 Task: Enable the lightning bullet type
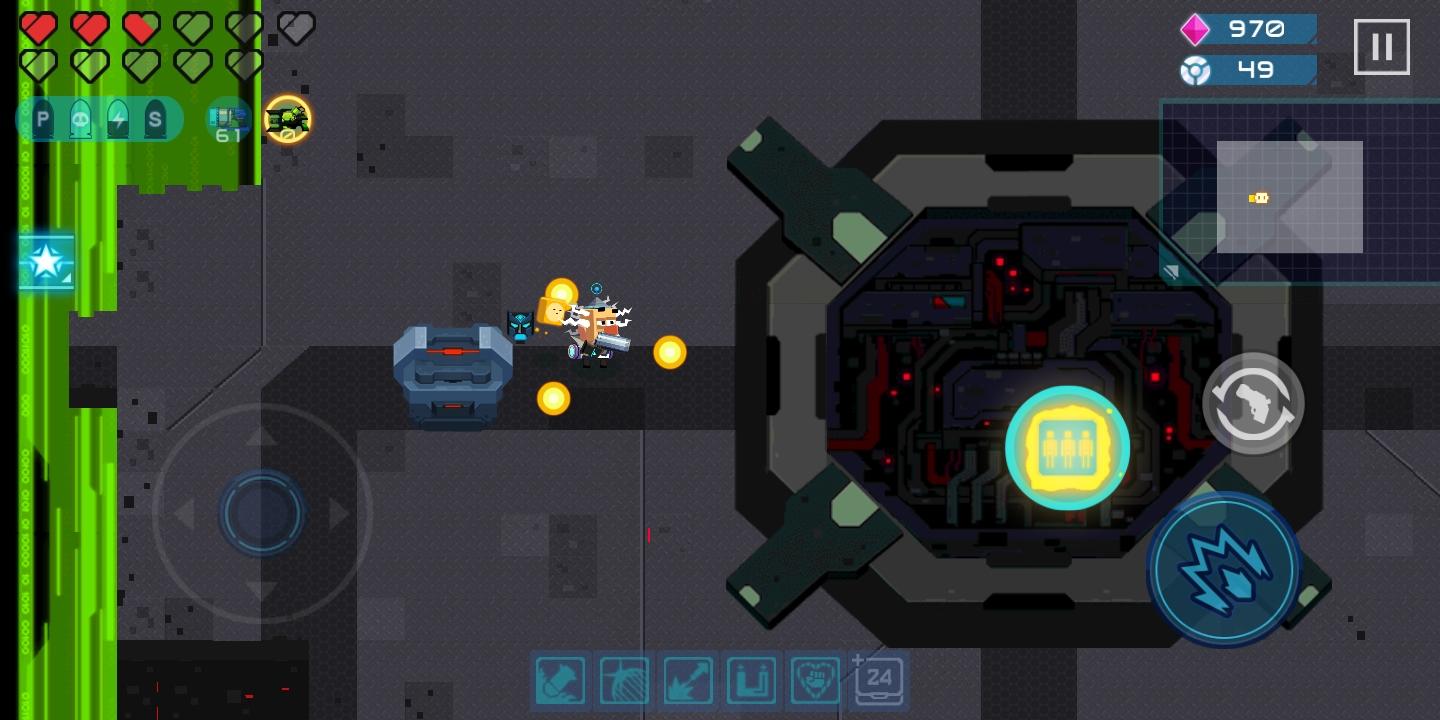point(118,119)
